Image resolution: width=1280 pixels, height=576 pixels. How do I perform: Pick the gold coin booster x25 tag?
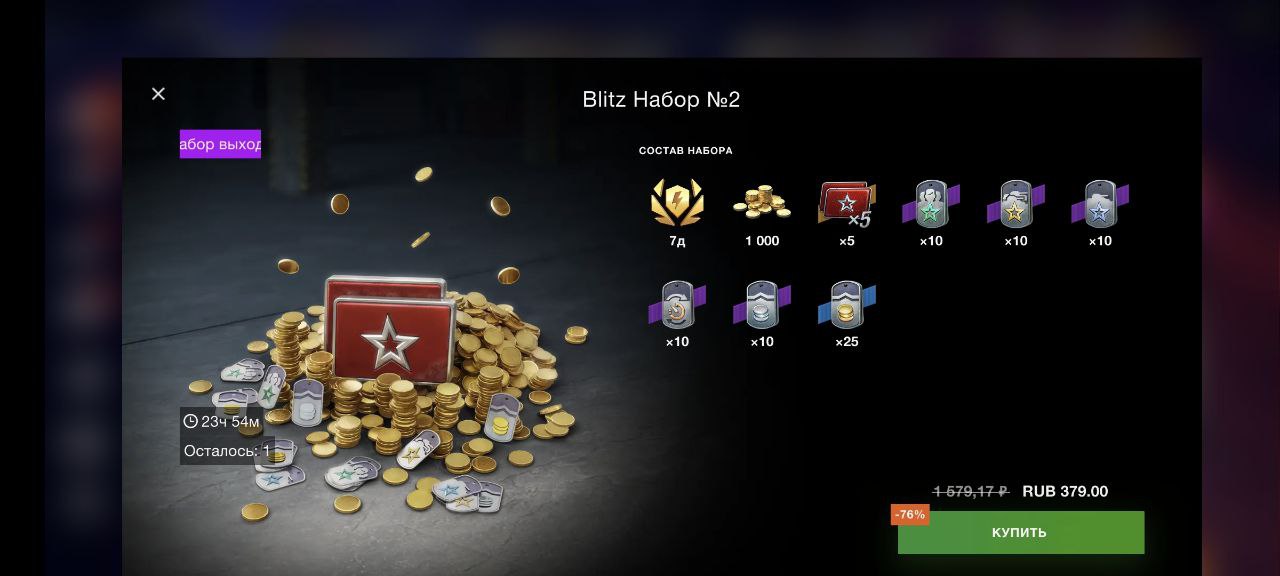tap(846, 305)
